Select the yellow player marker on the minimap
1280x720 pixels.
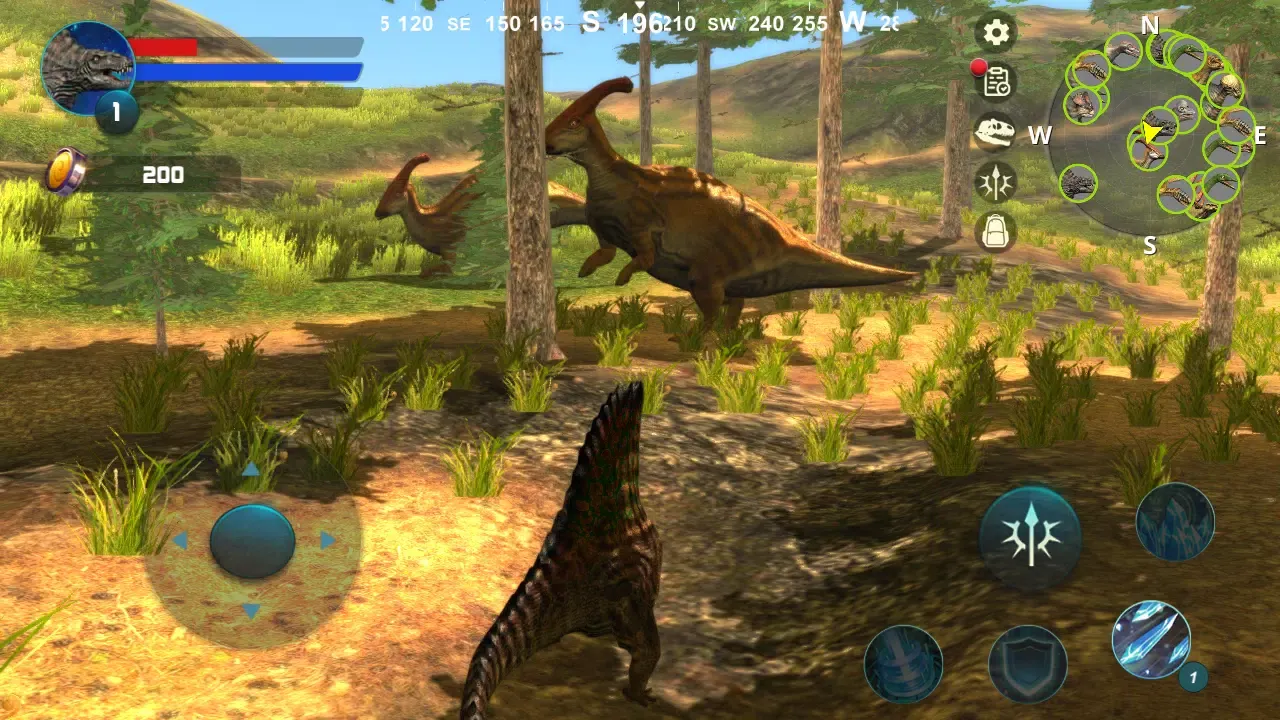(1148, 133)
